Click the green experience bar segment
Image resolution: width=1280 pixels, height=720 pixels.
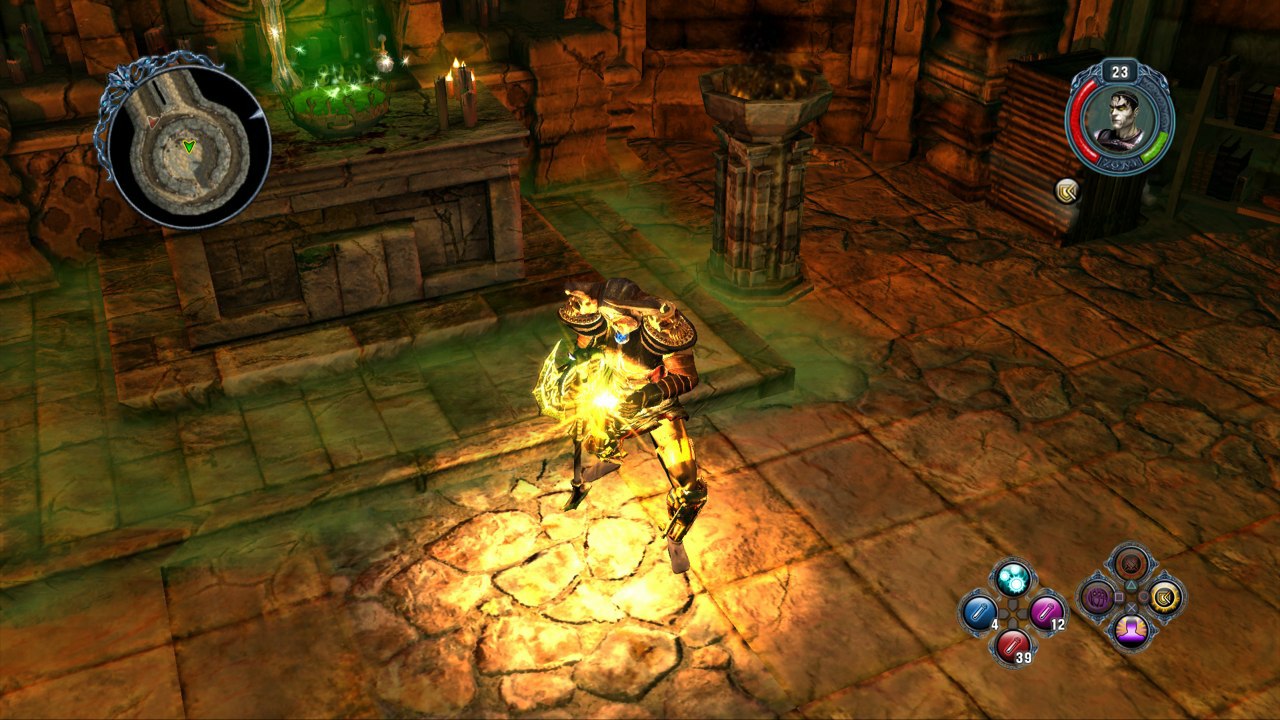click(1155, 146)
